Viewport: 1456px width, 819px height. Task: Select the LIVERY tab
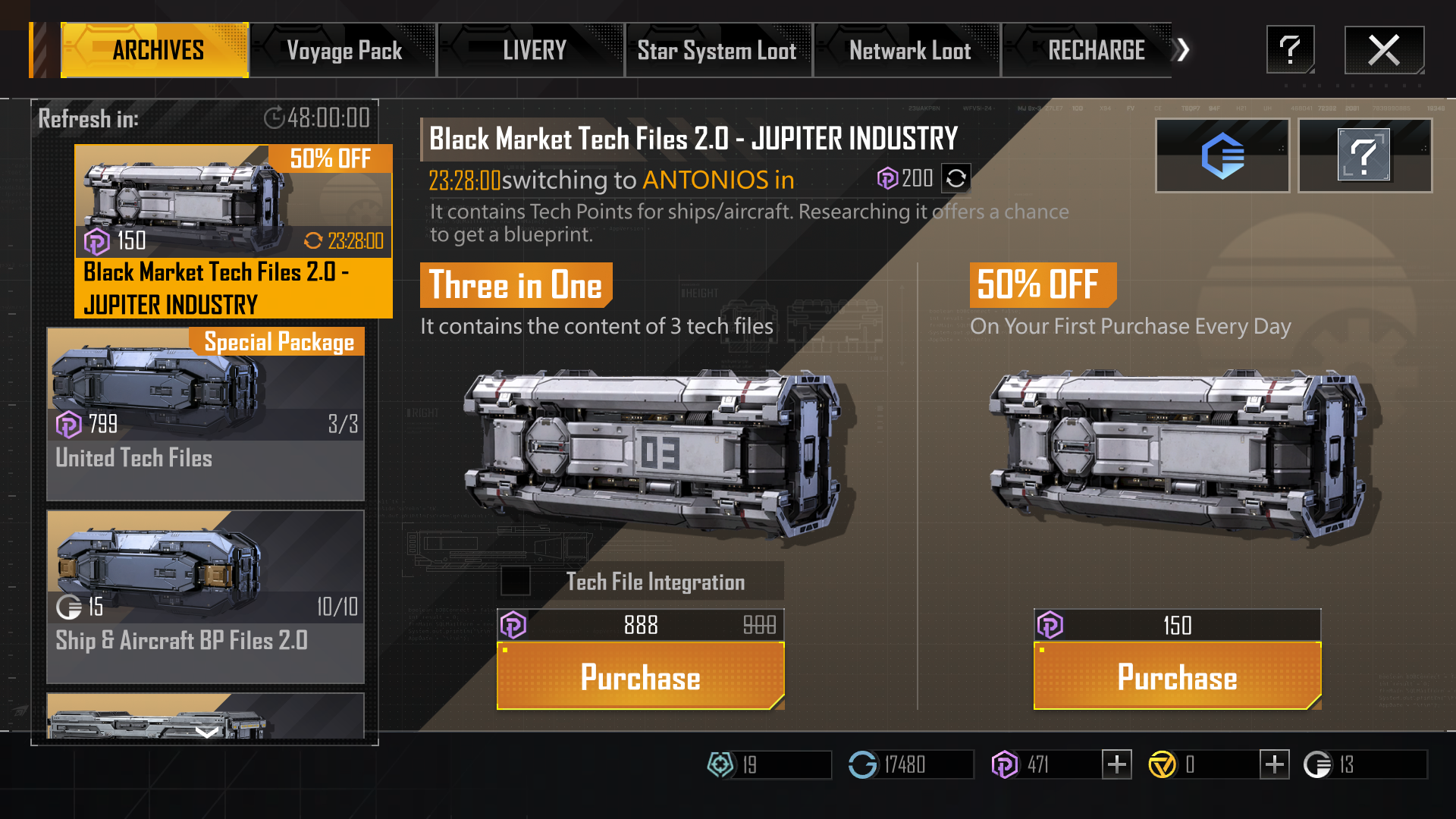(533, 51)
